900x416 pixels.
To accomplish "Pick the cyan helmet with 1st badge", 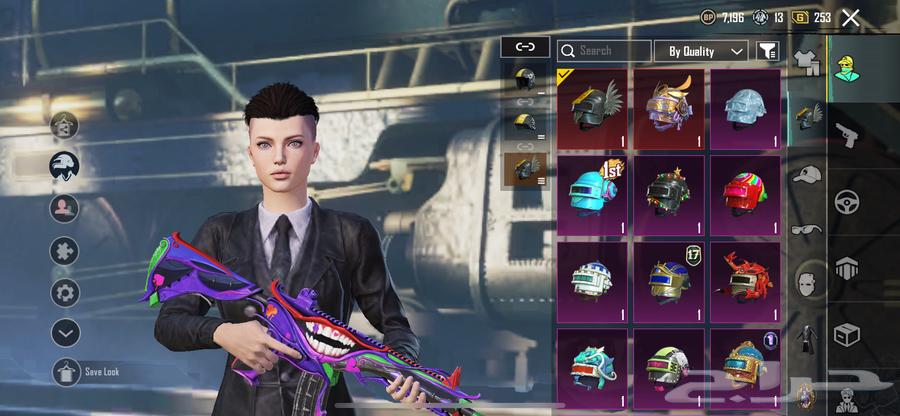I will (x=591, y=194).
